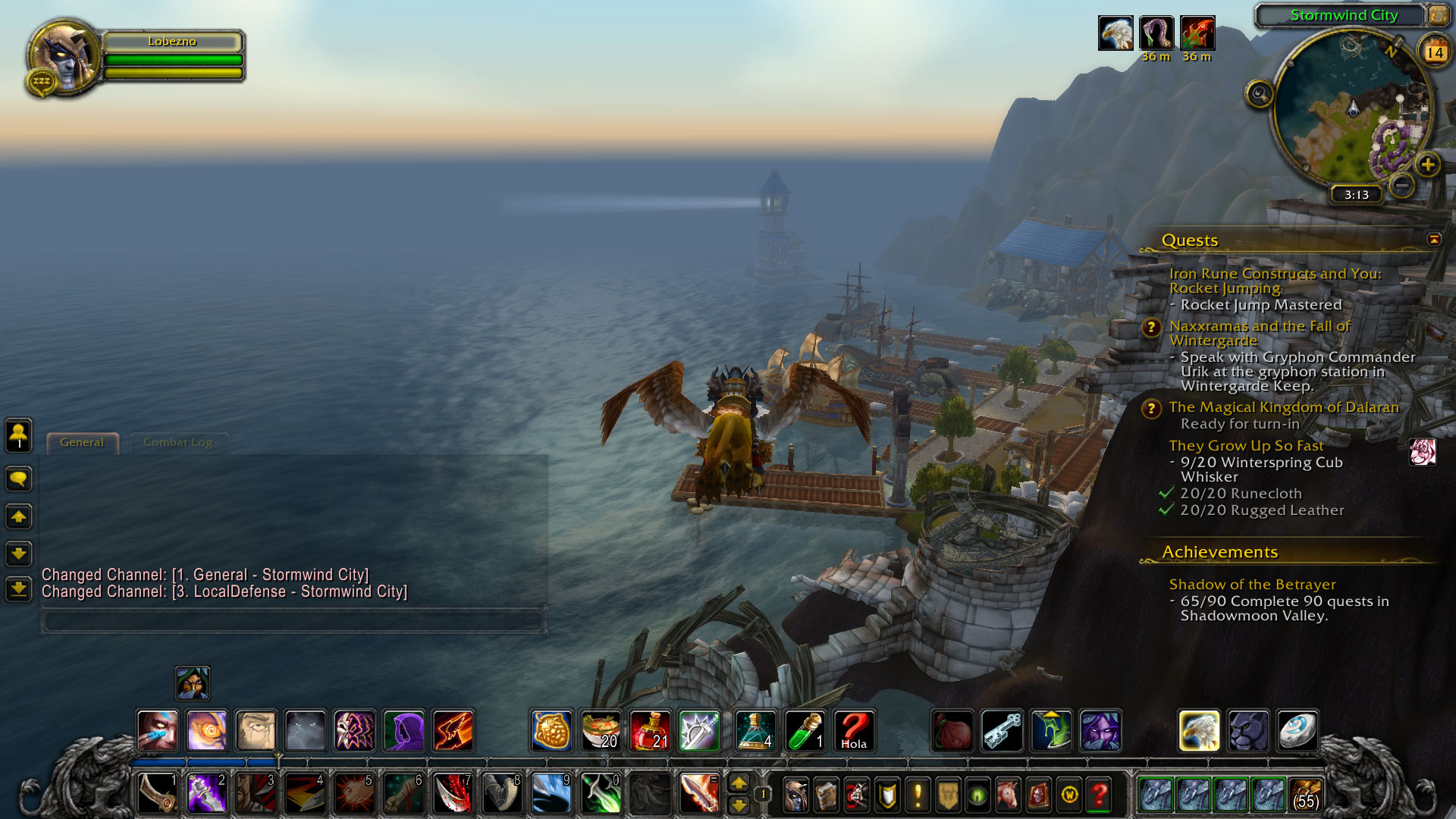Select the General chat tab
The height and width of the screenshot is (819, 1456).
click(x=82, y=443)
